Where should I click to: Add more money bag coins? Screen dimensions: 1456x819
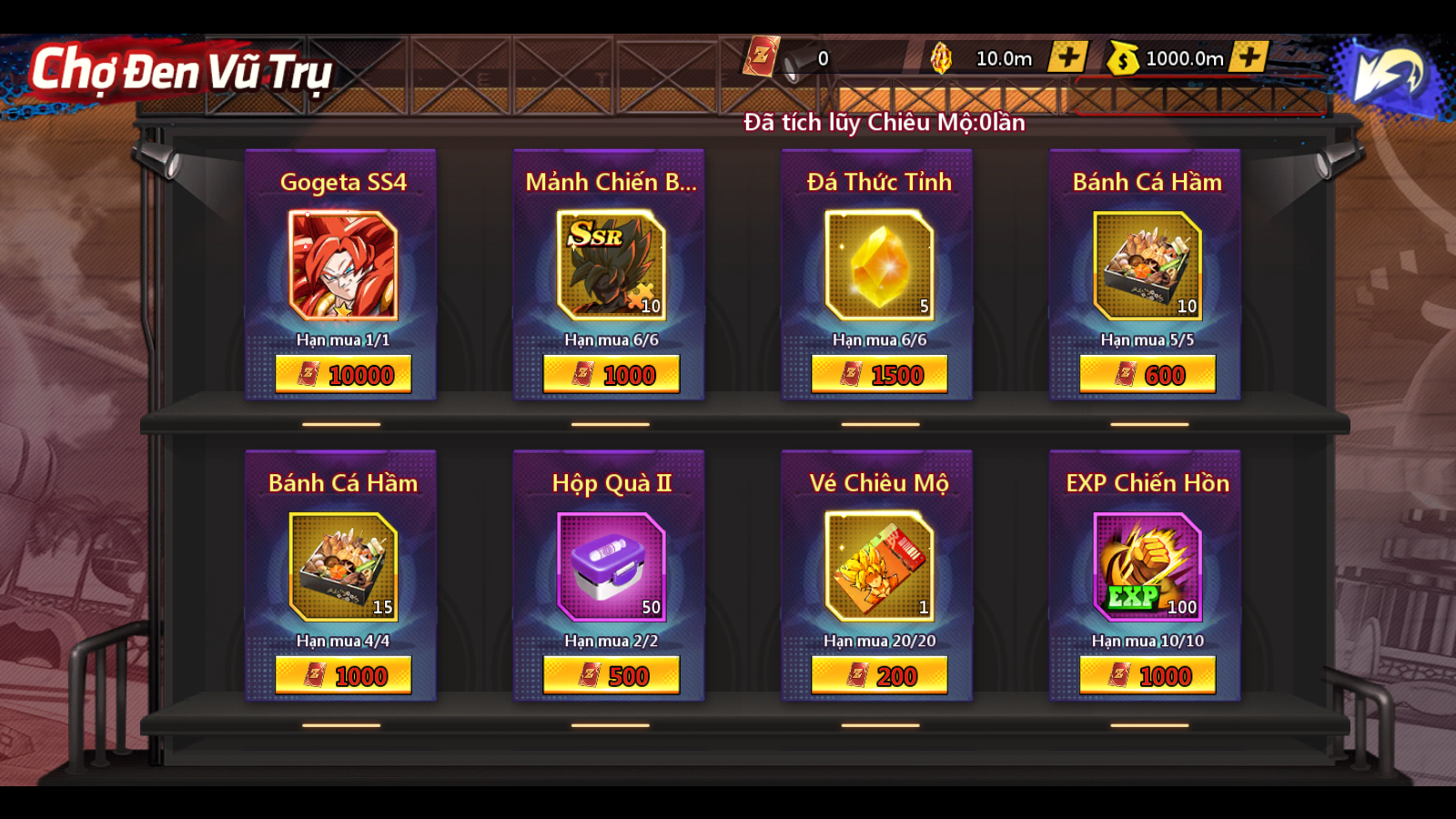pos(1249,57)
